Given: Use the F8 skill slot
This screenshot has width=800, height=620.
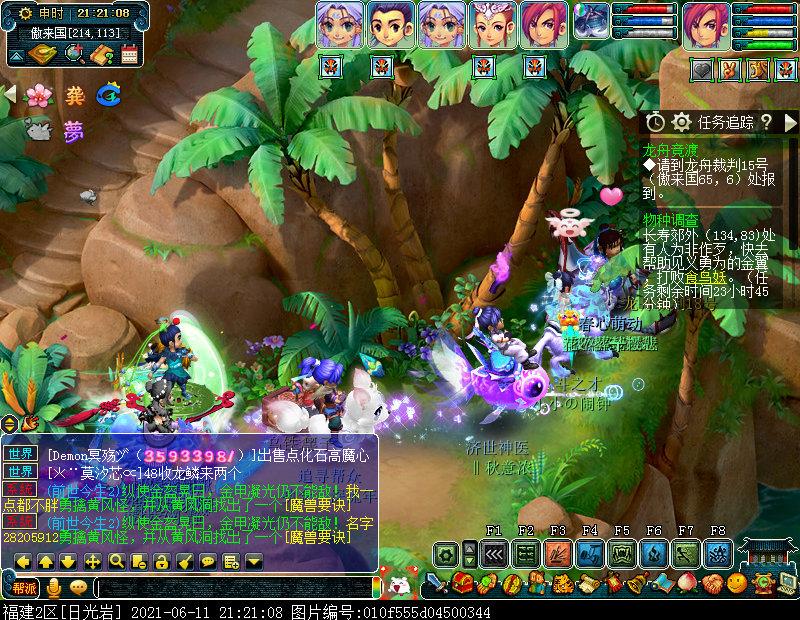Looking at the screenshot, I should coord(718,552).
